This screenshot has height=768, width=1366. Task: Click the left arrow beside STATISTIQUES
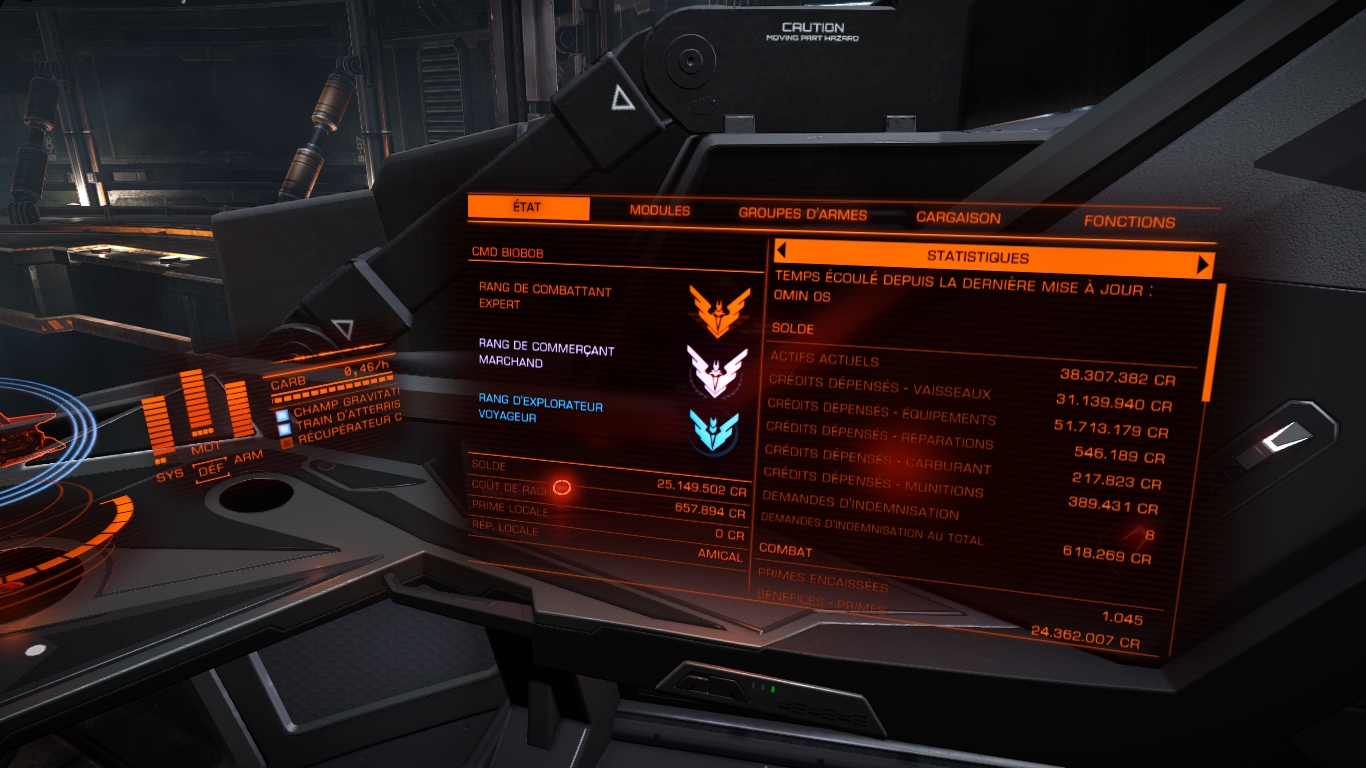click(x=782, y=250)
